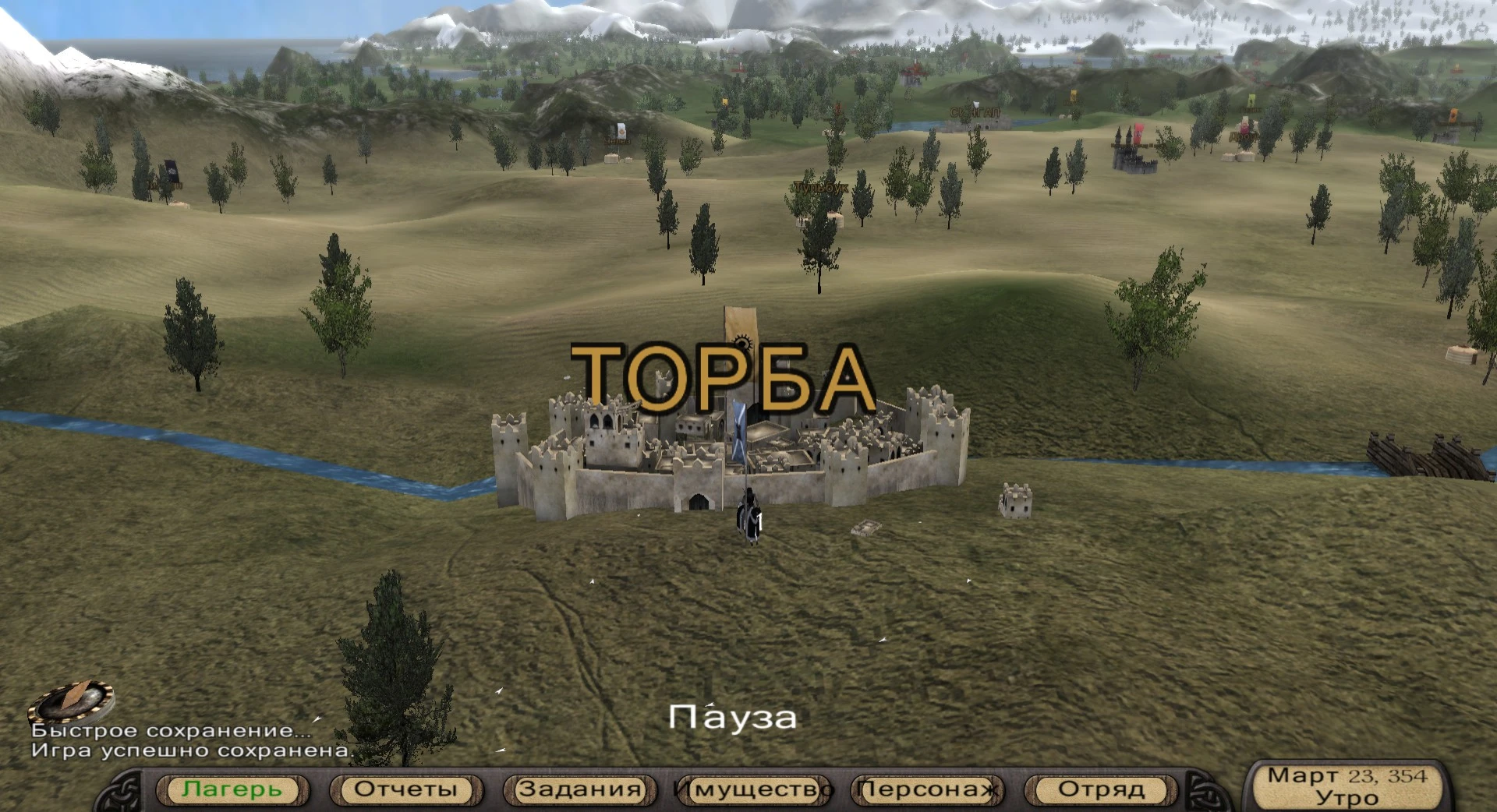Switch to the Отчеты reports menu

405,789
